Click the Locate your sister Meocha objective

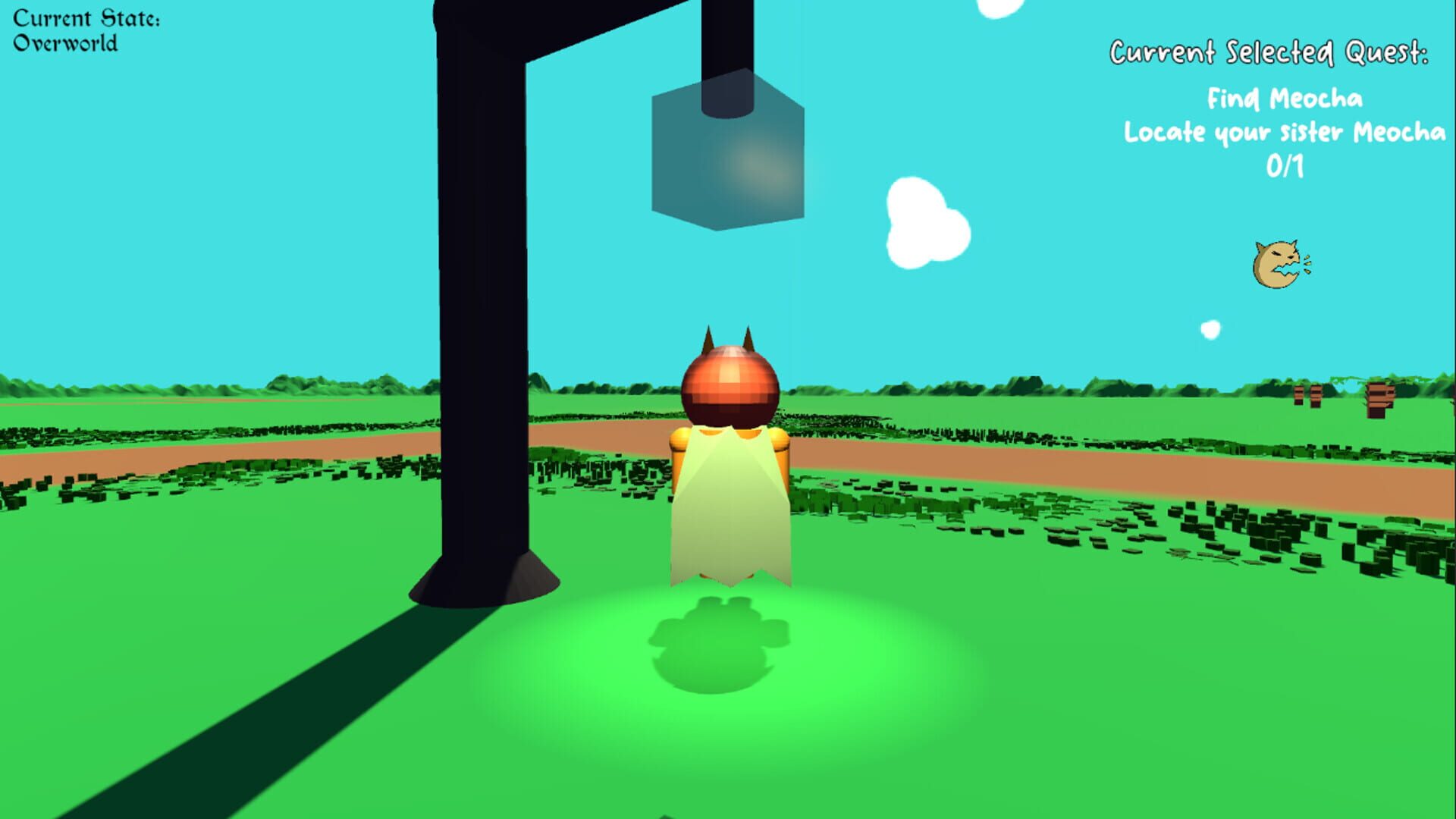(1283, 132)
